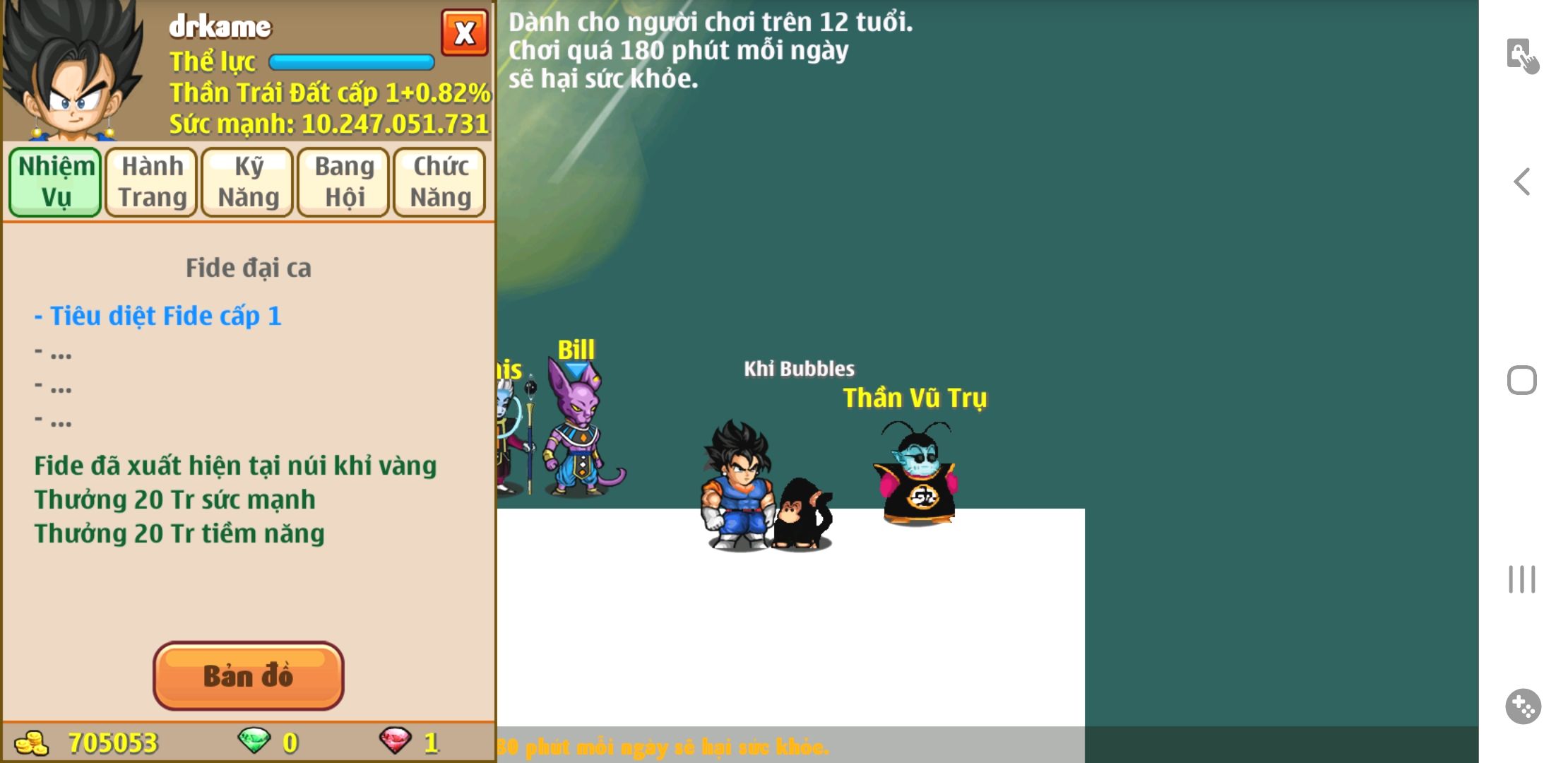Switch to the Chức Năng tab
1568x763 pixels.
[x=440, y=182]
